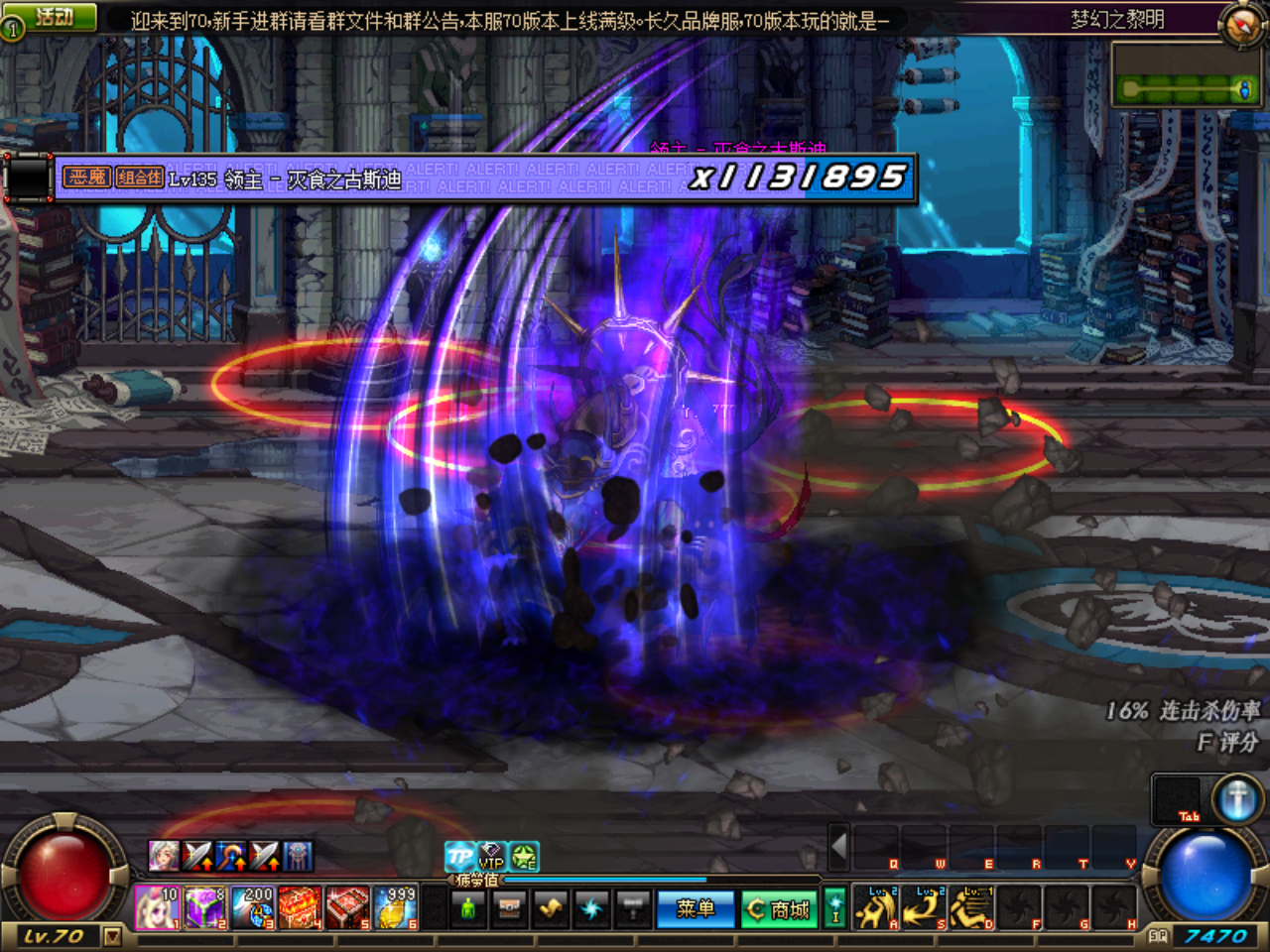Select the TP skill icon above the fatigue bar

(458, 855)
